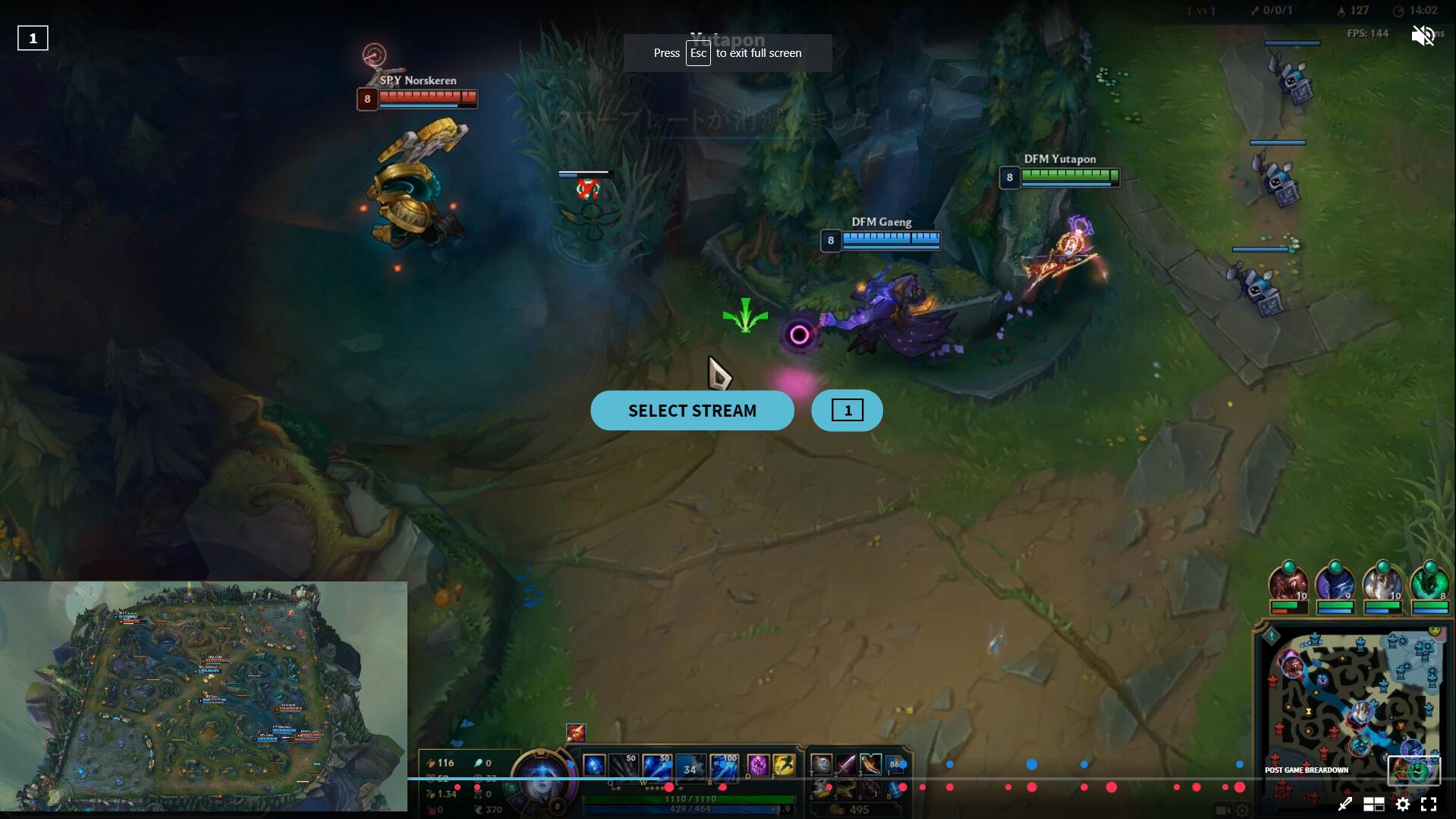Click the multiview layout icon
1456x819 pixels.
[1374, 805]
